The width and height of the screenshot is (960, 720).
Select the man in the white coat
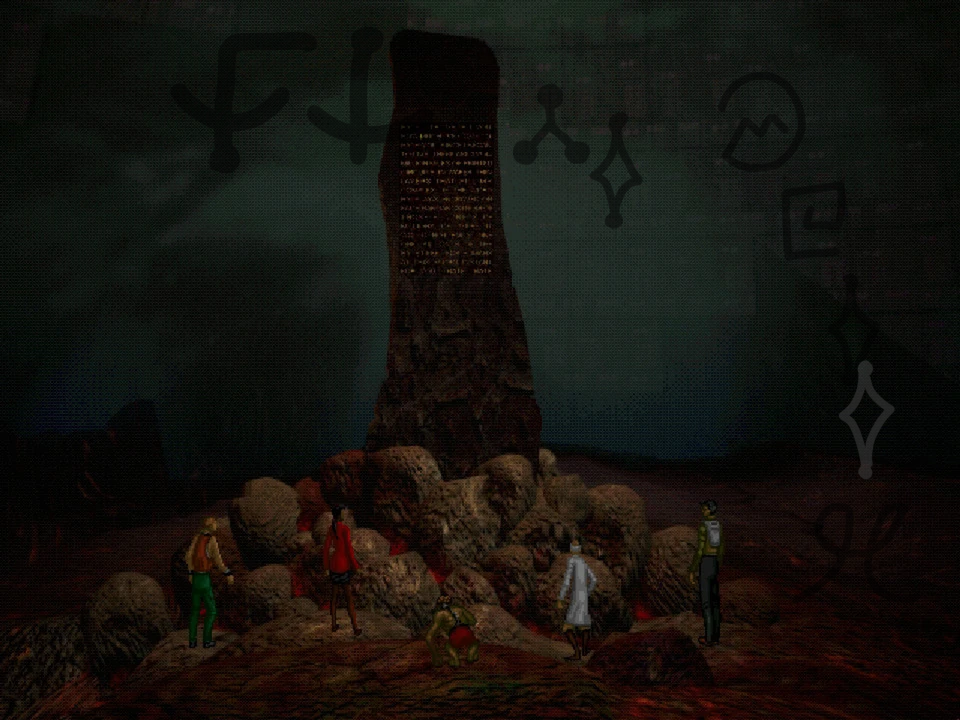click(577, 595)
